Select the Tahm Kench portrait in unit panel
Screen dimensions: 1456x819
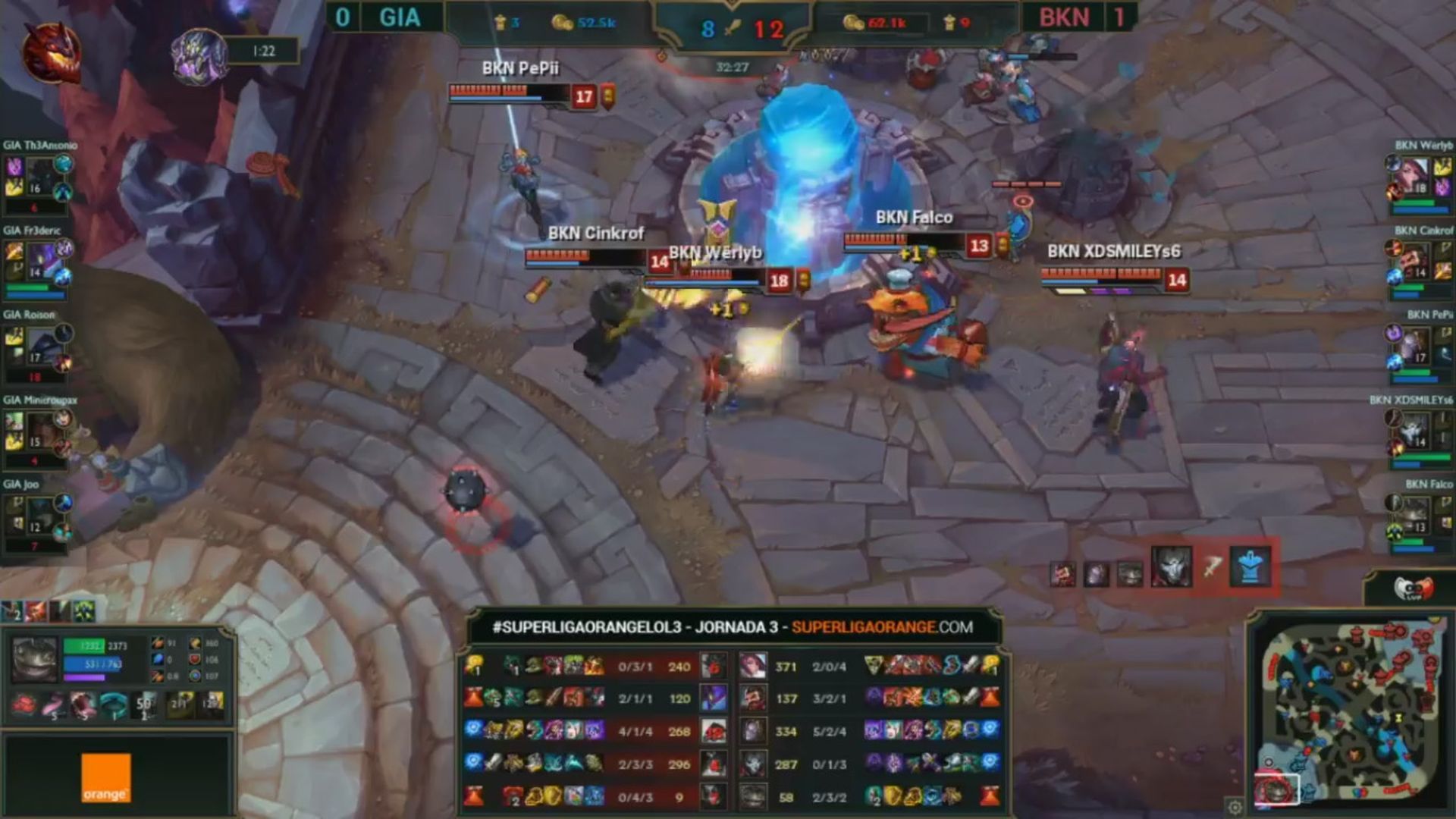(x=34, y=658)
